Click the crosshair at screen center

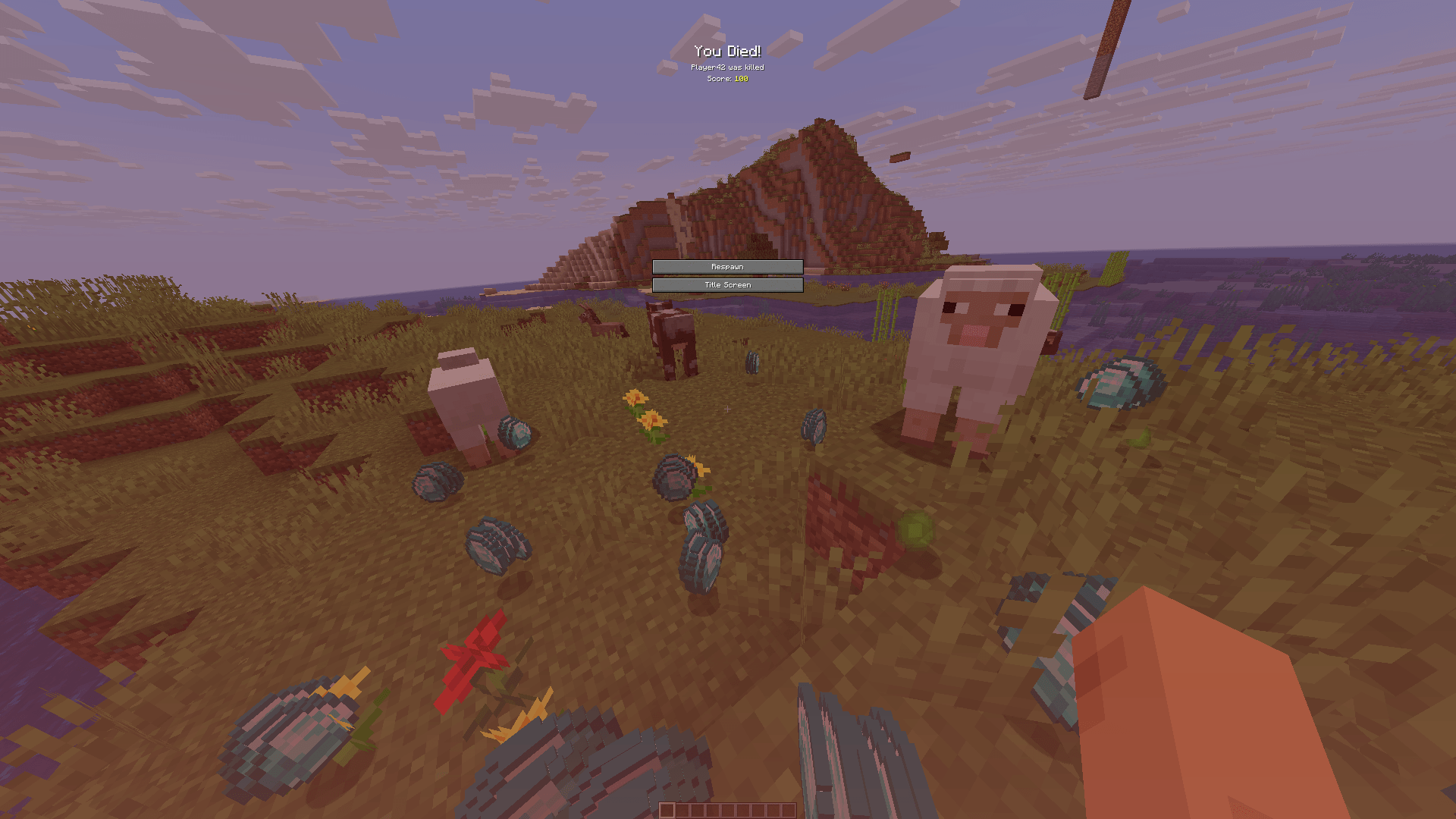pyautogui.click(x=728, y=409)
